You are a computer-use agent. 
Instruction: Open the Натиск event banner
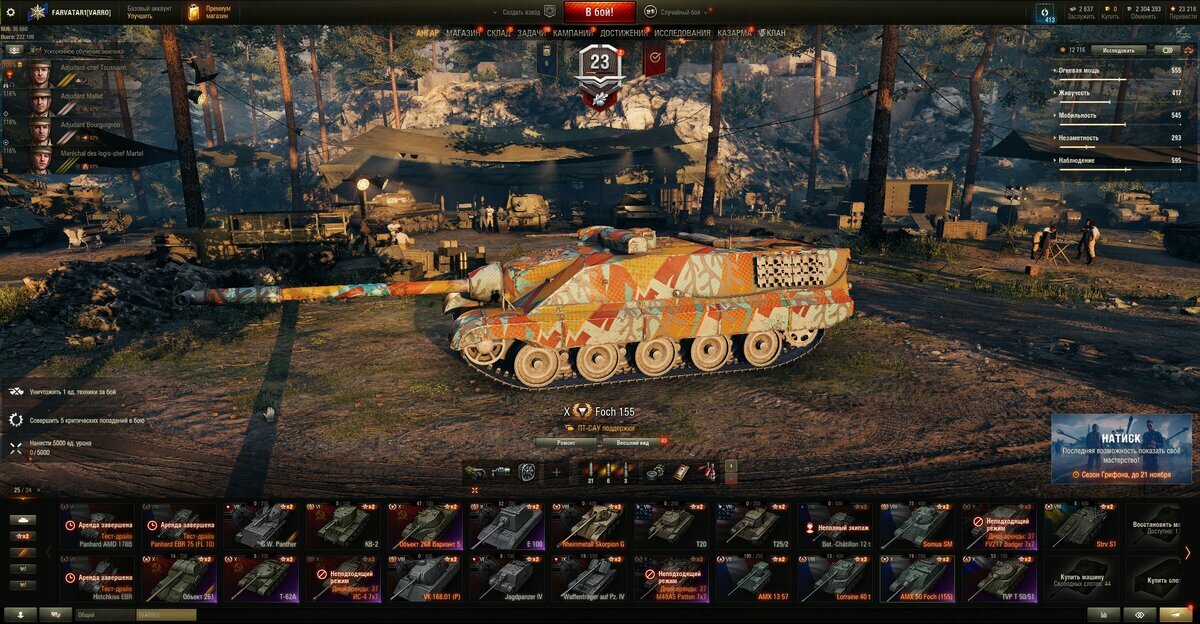point(1121,448)
